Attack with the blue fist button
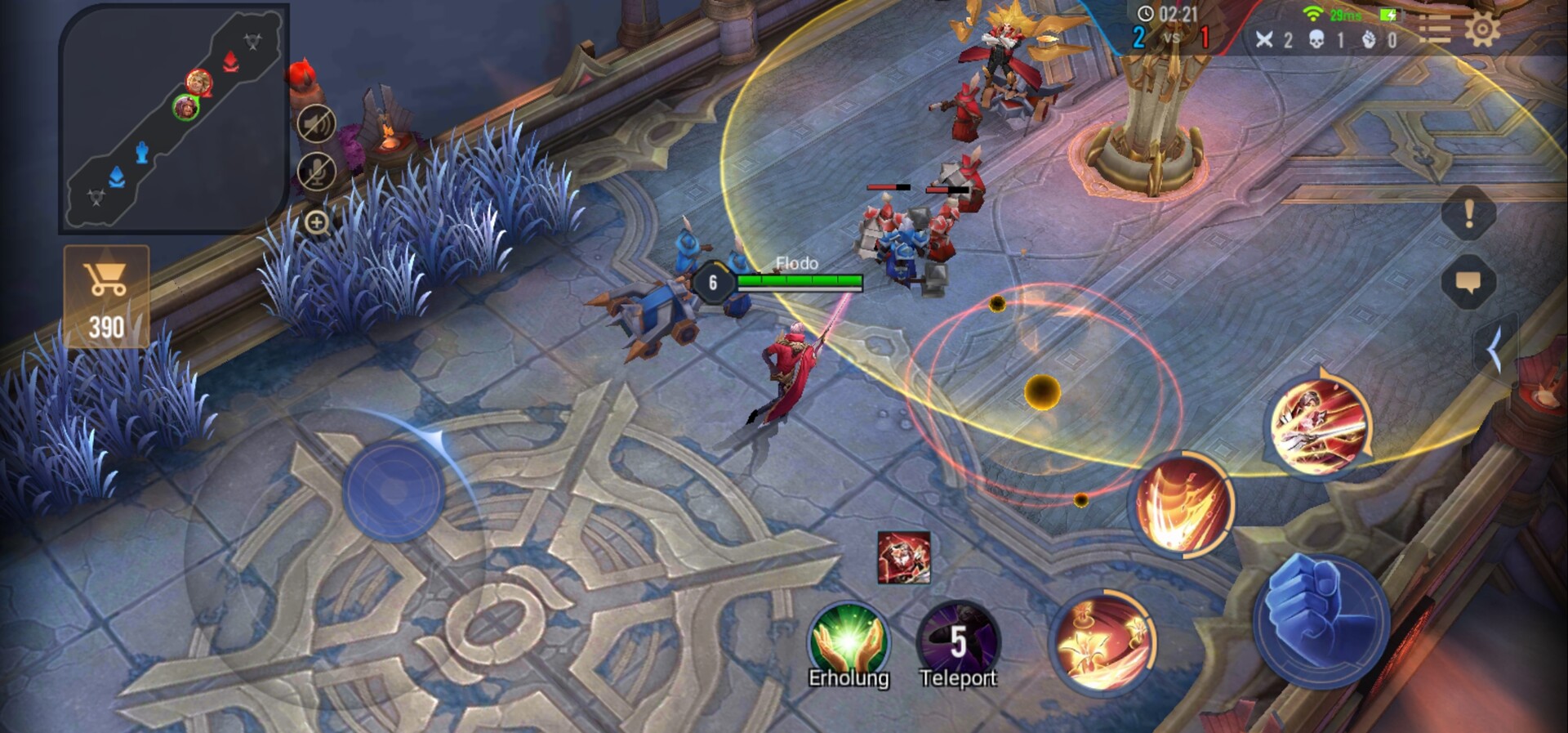 (x=1321, y=619)
